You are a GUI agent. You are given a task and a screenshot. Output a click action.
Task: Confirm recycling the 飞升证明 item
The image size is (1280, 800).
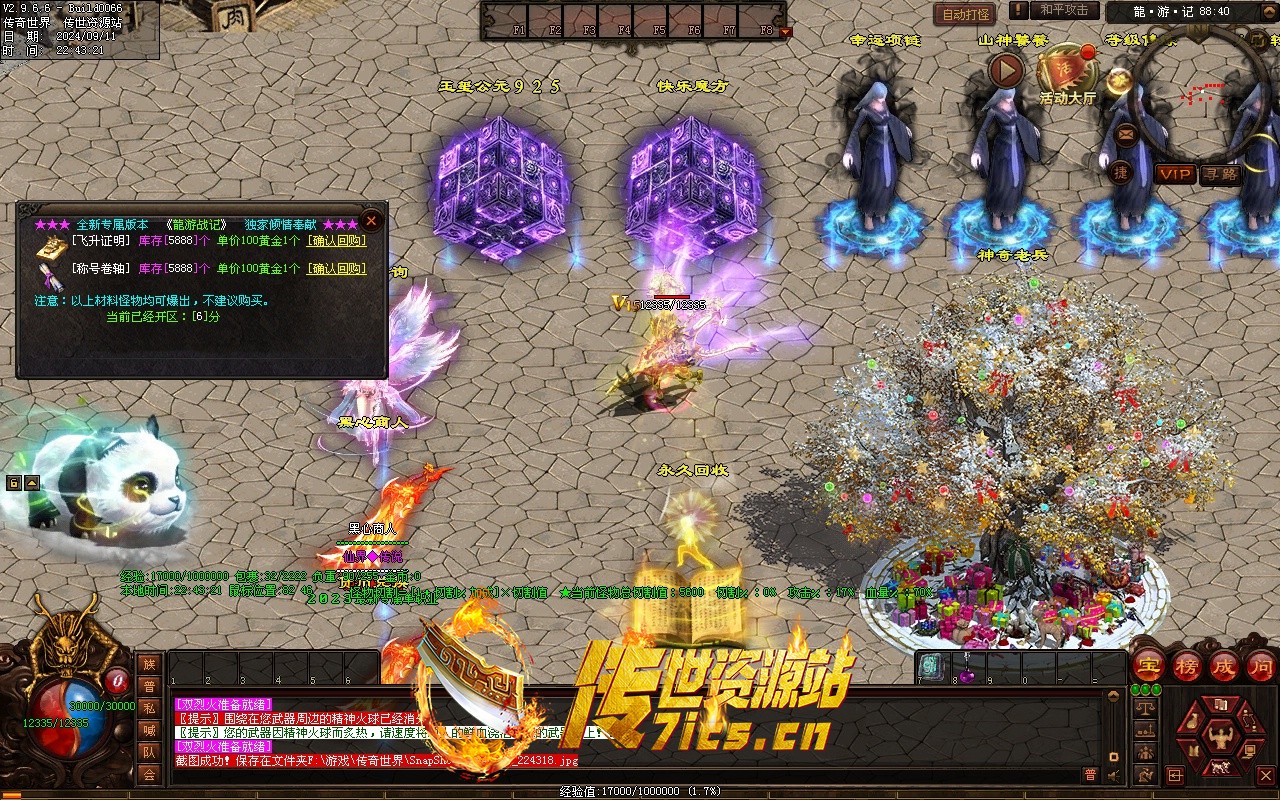point(336,241)
